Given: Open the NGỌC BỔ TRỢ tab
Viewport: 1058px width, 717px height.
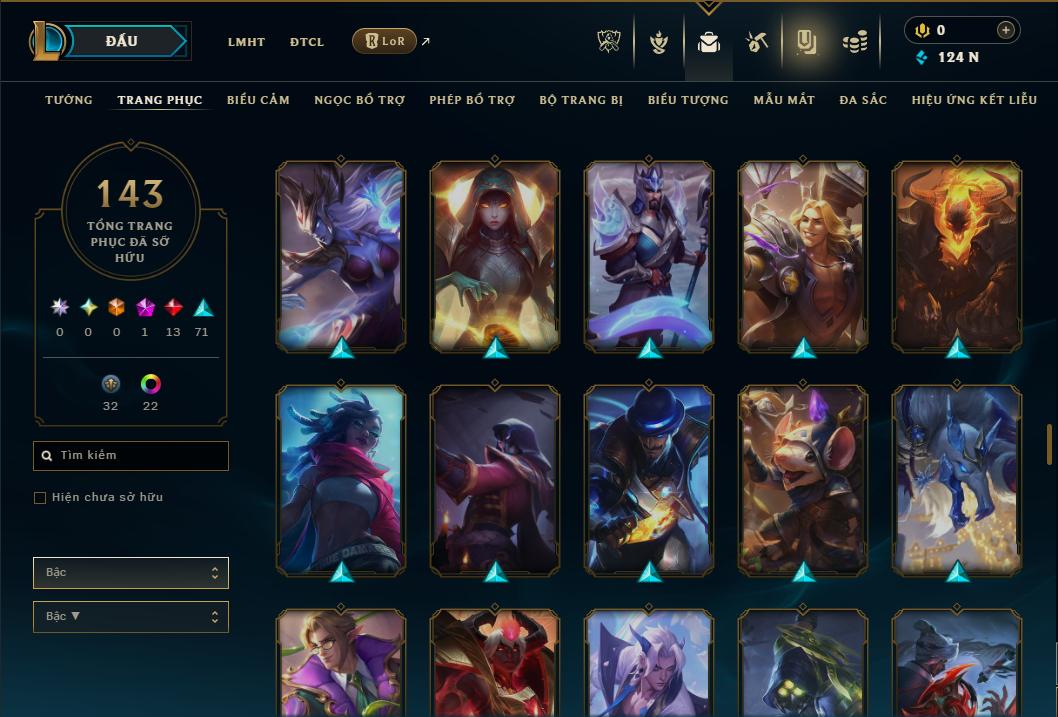Looking at the screenshot, I should click(360, 100).
